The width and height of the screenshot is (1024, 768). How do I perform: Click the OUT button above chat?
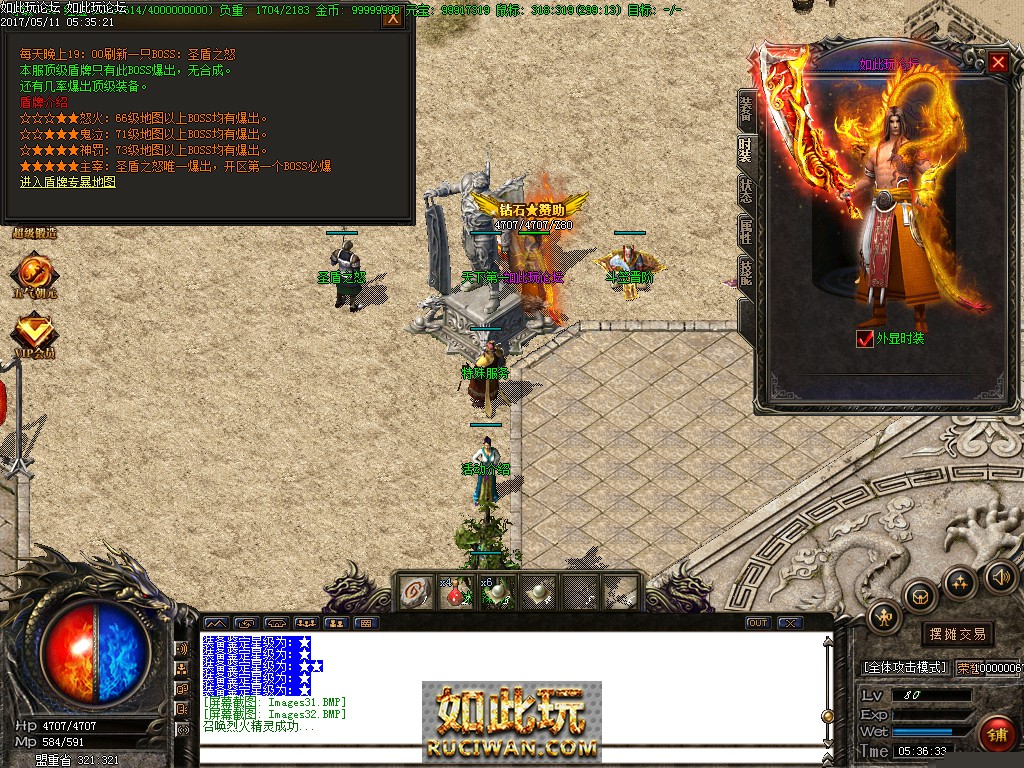tap(758, 623)
